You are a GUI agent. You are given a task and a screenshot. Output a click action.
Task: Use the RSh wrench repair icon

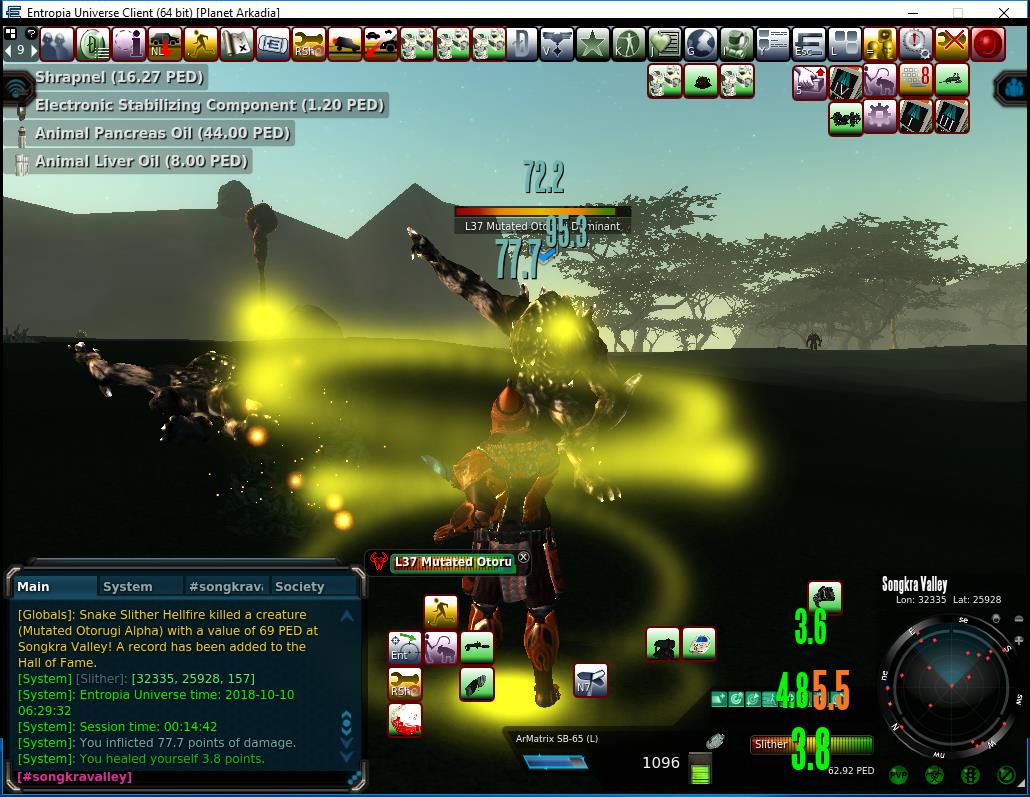pyautogui.click(x=405, y=684)
